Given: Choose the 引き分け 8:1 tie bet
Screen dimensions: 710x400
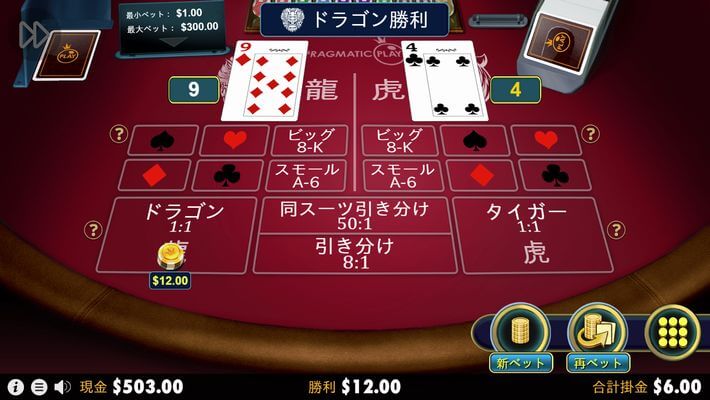Looking at the screenshot, I should pyautogui.click(x=355, y=253).
